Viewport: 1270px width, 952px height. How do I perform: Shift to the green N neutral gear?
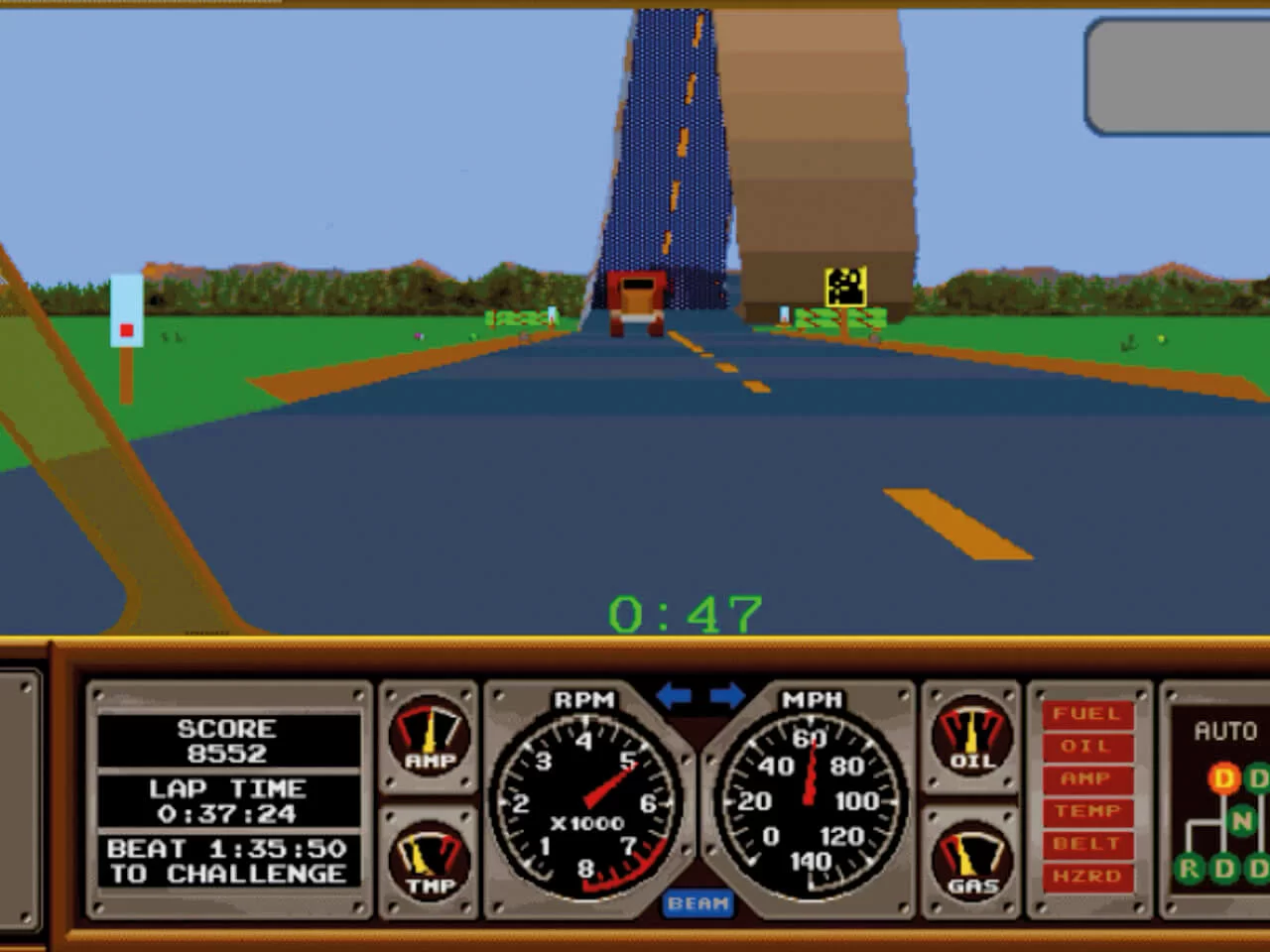pos(1241,821)
